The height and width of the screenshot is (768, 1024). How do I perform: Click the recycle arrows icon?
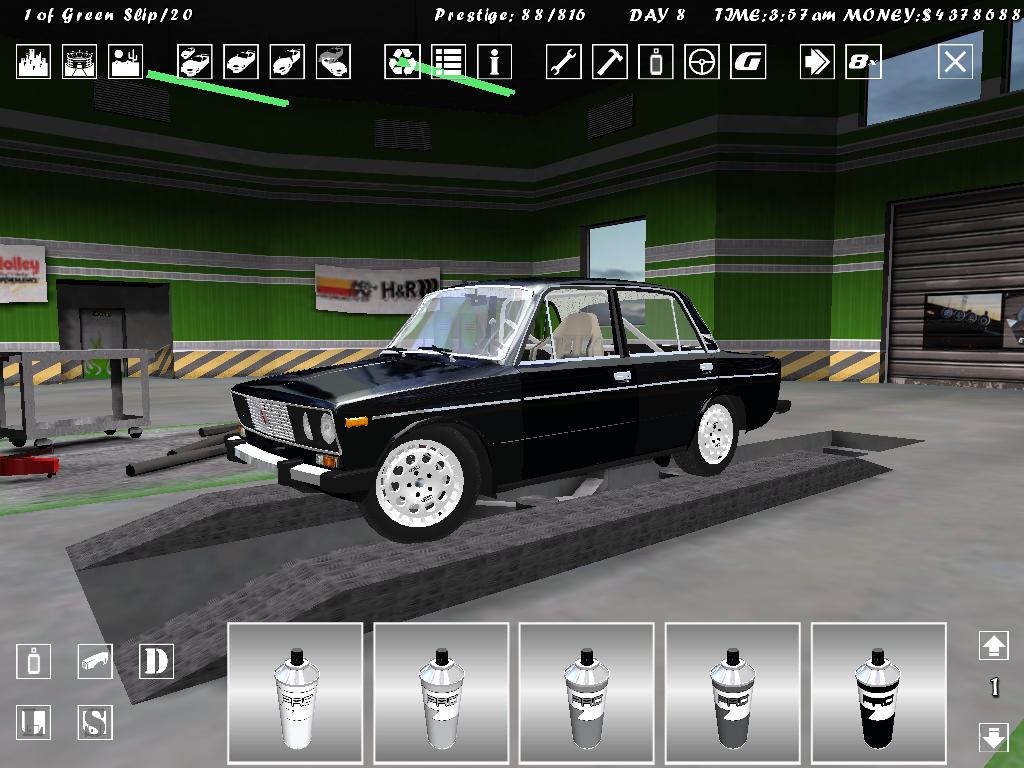[x=402, y=62]
